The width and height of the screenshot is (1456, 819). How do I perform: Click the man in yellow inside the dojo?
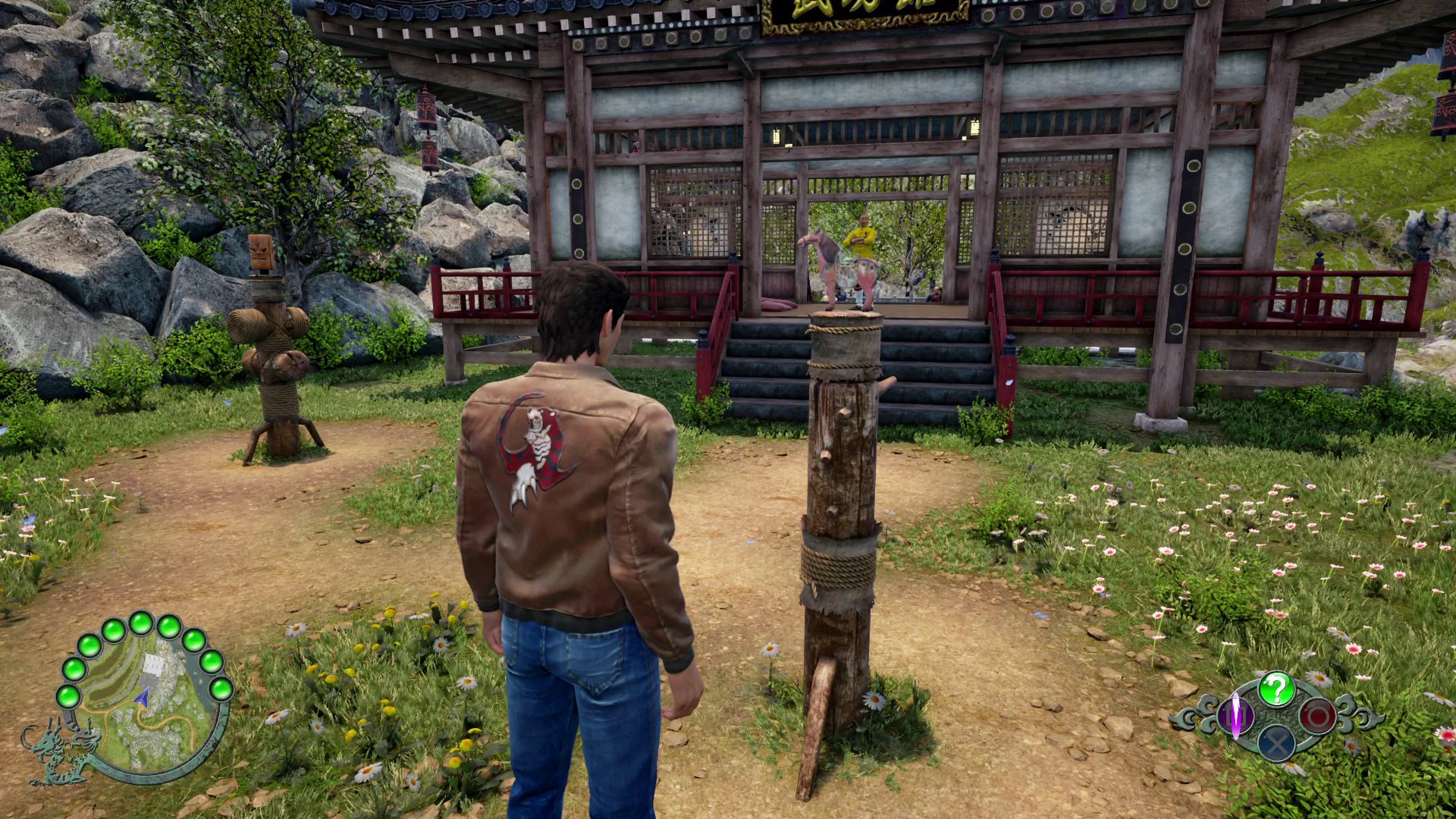tap(862, 235)
